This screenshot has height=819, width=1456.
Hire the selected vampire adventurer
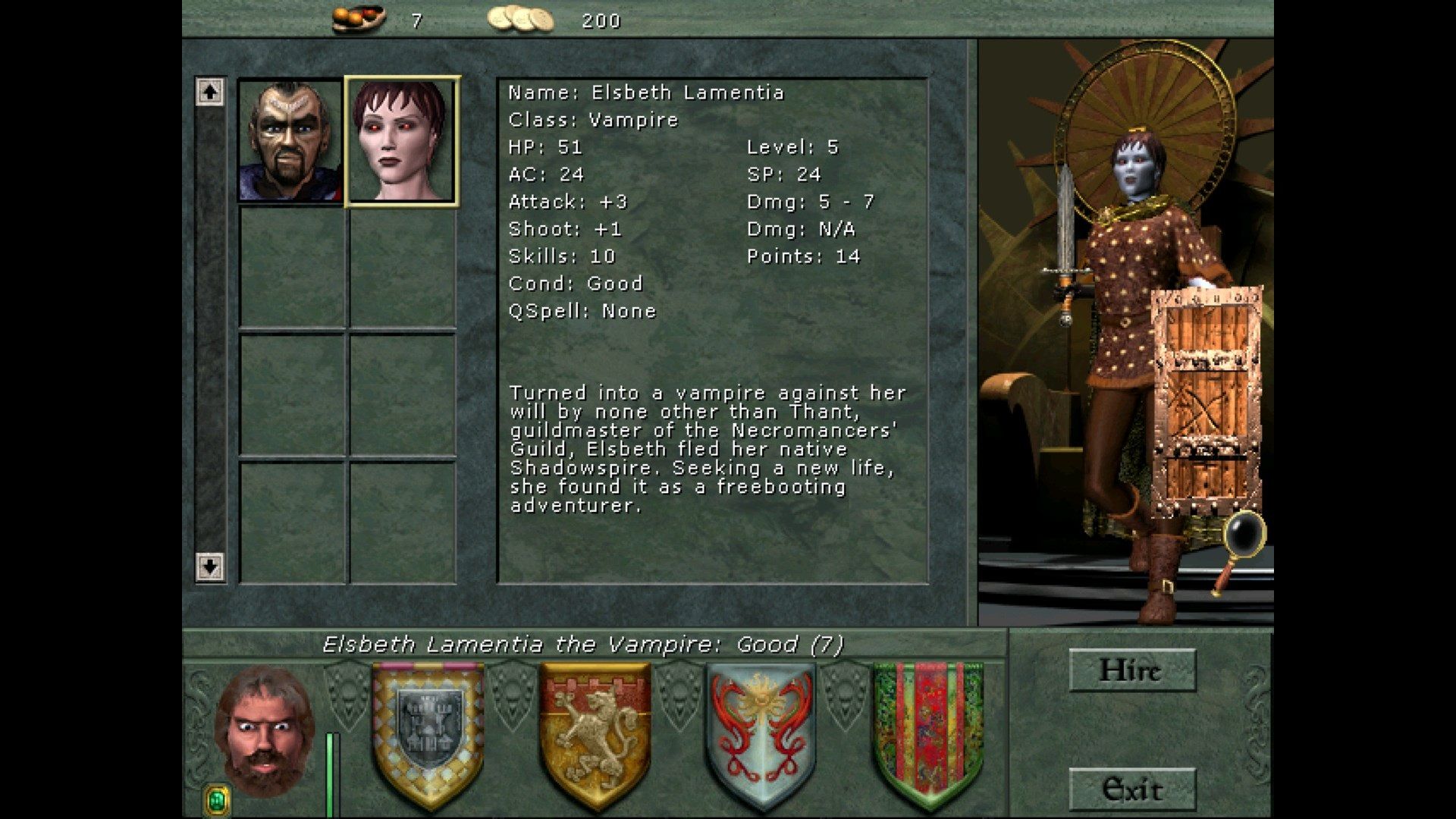[1131, 670]
